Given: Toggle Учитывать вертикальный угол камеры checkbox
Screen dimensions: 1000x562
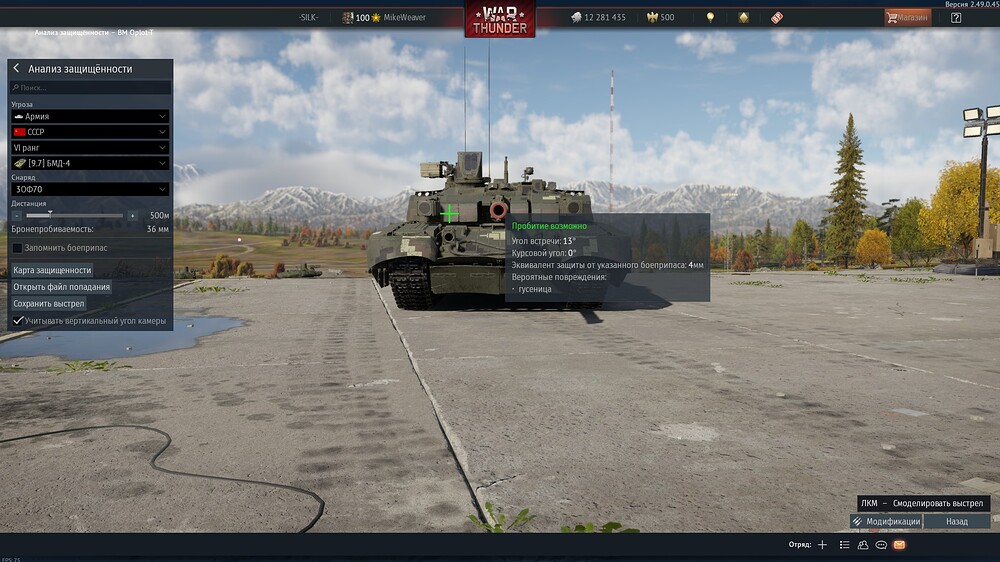Looking at the screenshot, I should 17,320.
